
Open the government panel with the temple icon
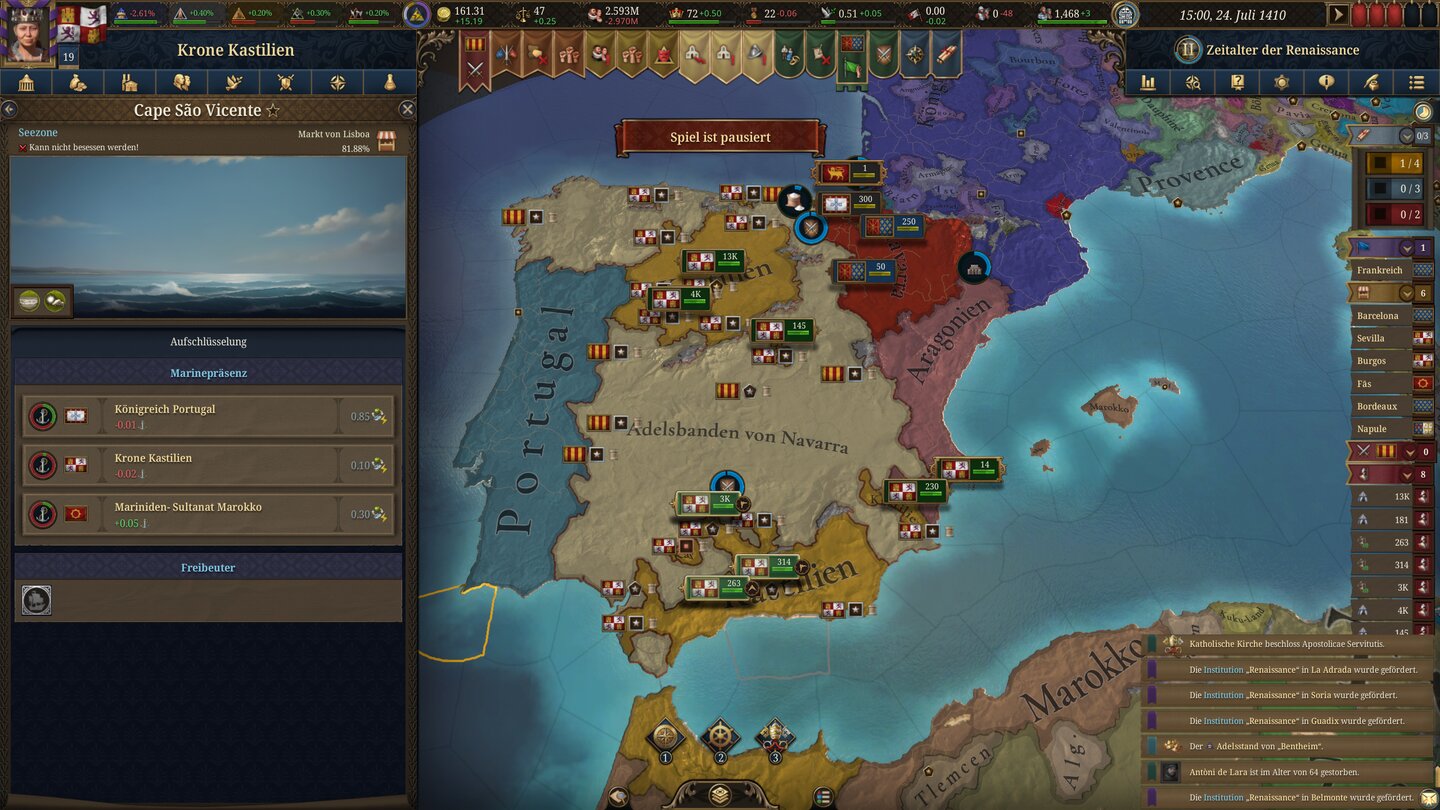click(x=27, y=82)
